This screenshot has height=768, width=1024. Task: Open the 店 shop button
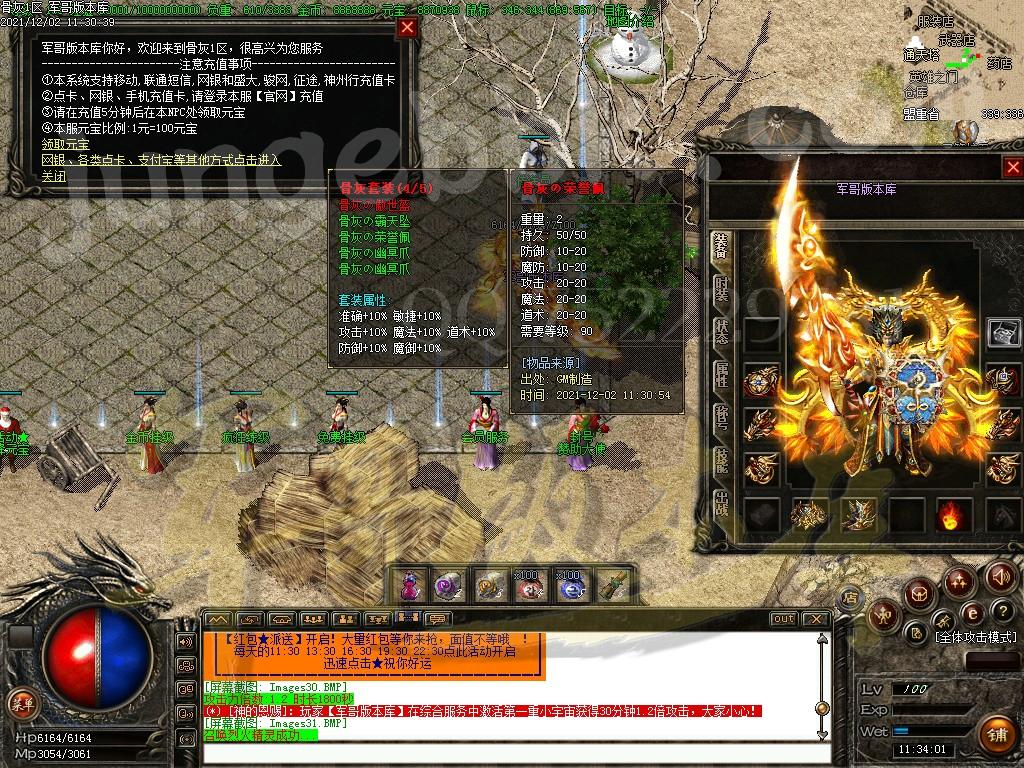pyautogui.click(x=849, y=598)
